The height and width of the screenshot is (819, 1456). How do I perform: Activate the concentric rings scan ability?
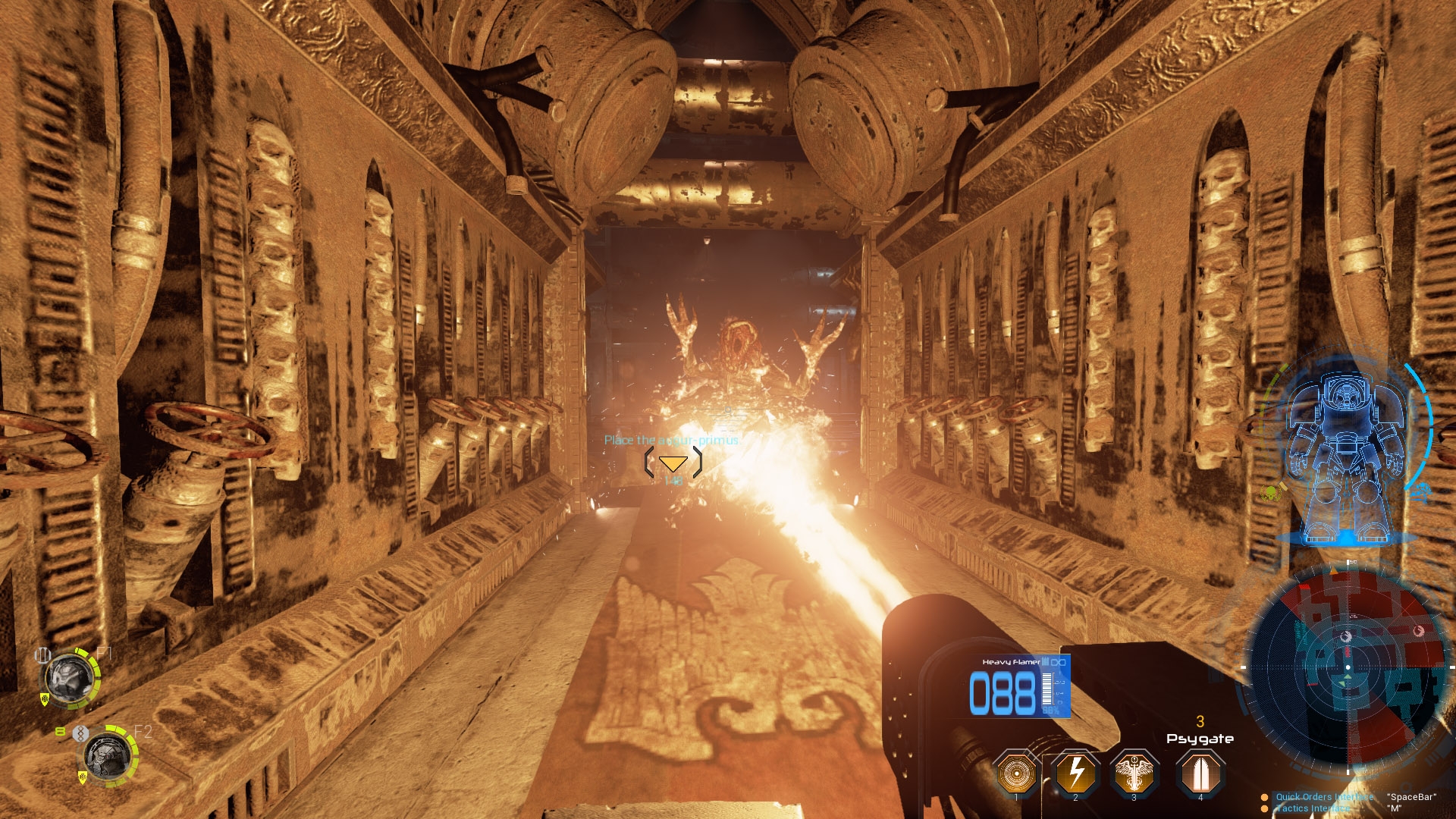[x=1016, y=773]
